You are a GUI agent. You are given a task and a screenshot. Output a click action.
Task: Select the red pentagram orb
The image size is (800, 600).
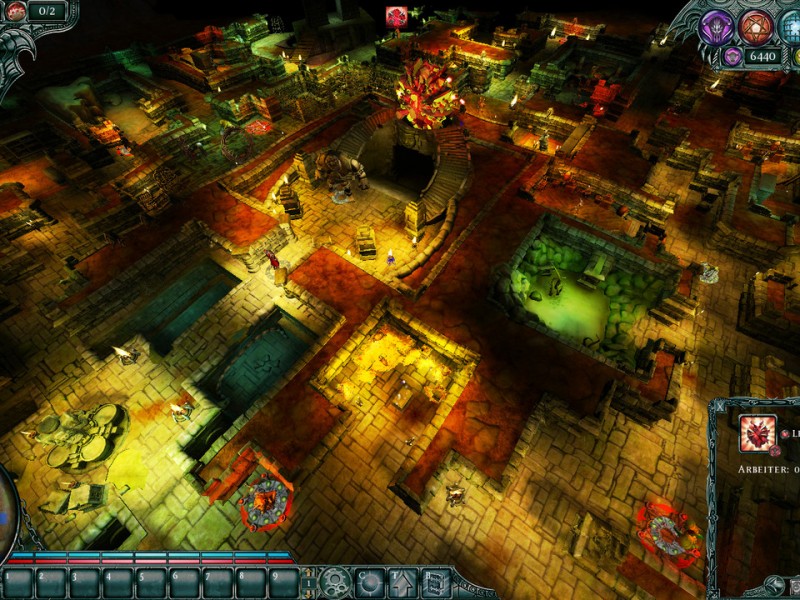[x=755, y=27]
